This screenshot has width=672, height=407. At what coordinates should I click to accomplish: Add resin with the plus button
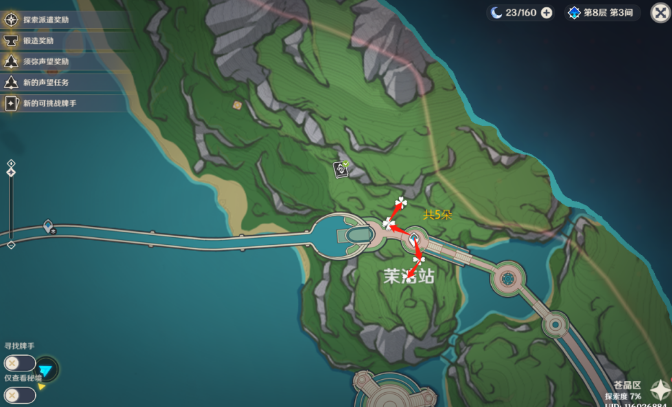545,12
